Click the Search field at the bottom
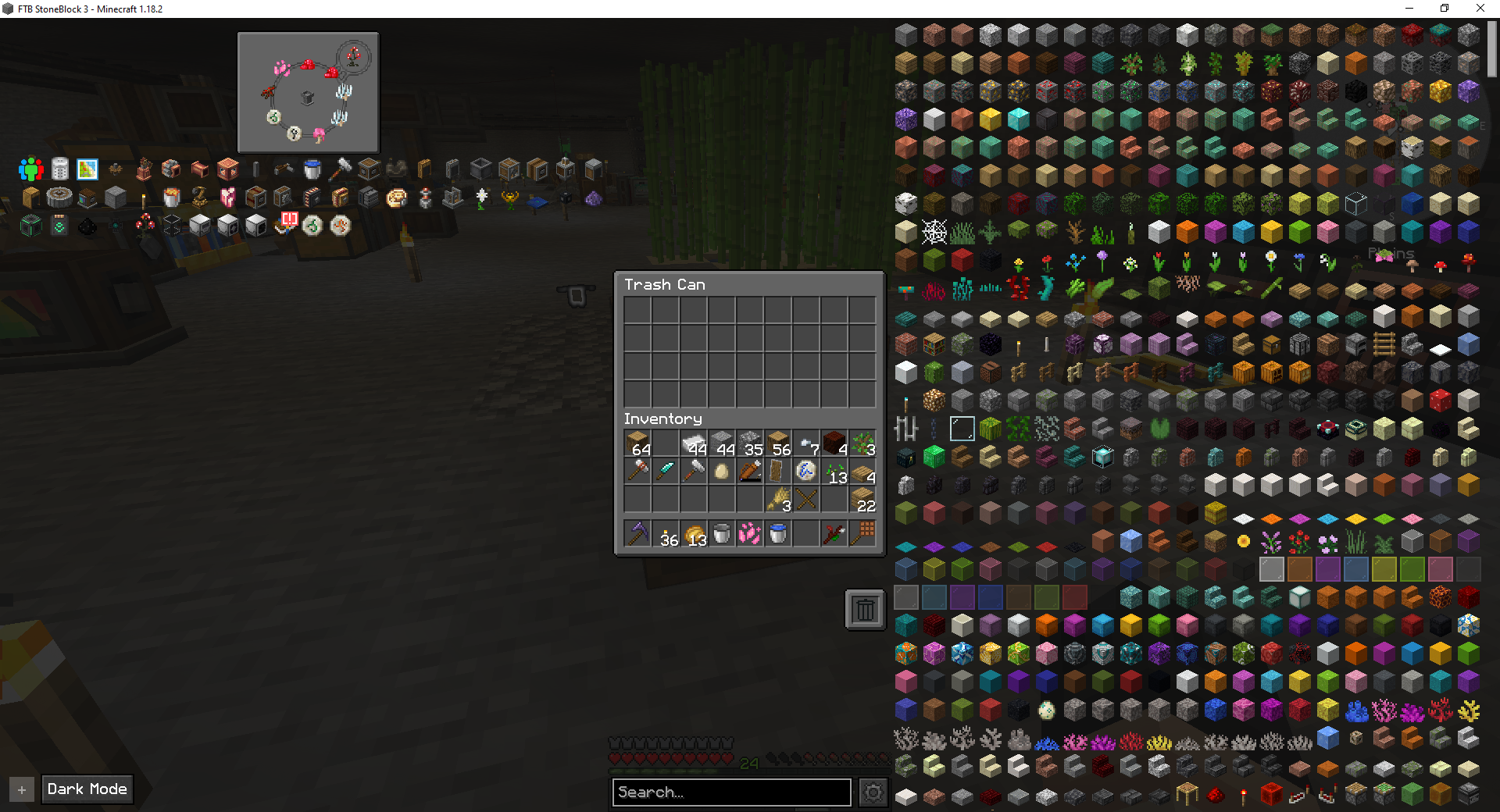Viewport: 1500px width, 812px height. pyautogui.click(x=730, y=792)
